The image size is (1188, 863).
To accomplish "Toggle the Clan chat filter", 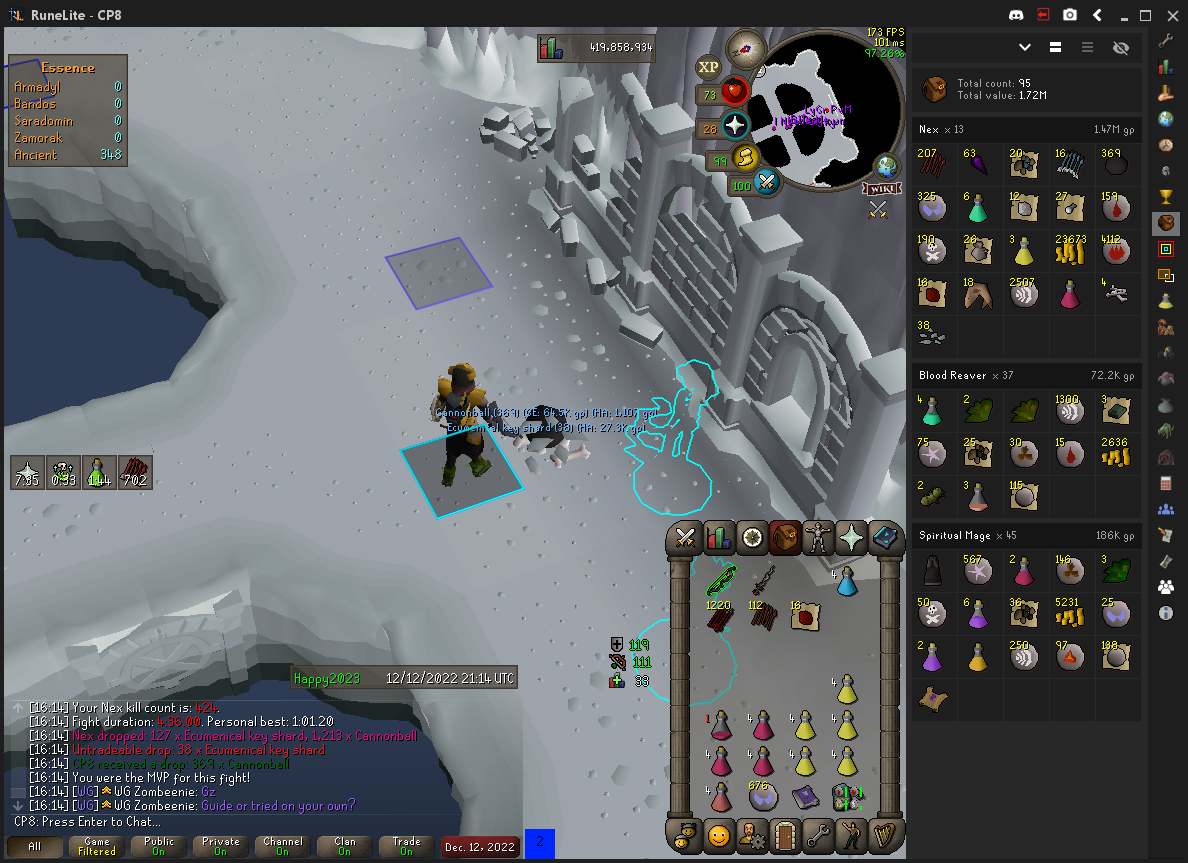I will click(345, 846).
